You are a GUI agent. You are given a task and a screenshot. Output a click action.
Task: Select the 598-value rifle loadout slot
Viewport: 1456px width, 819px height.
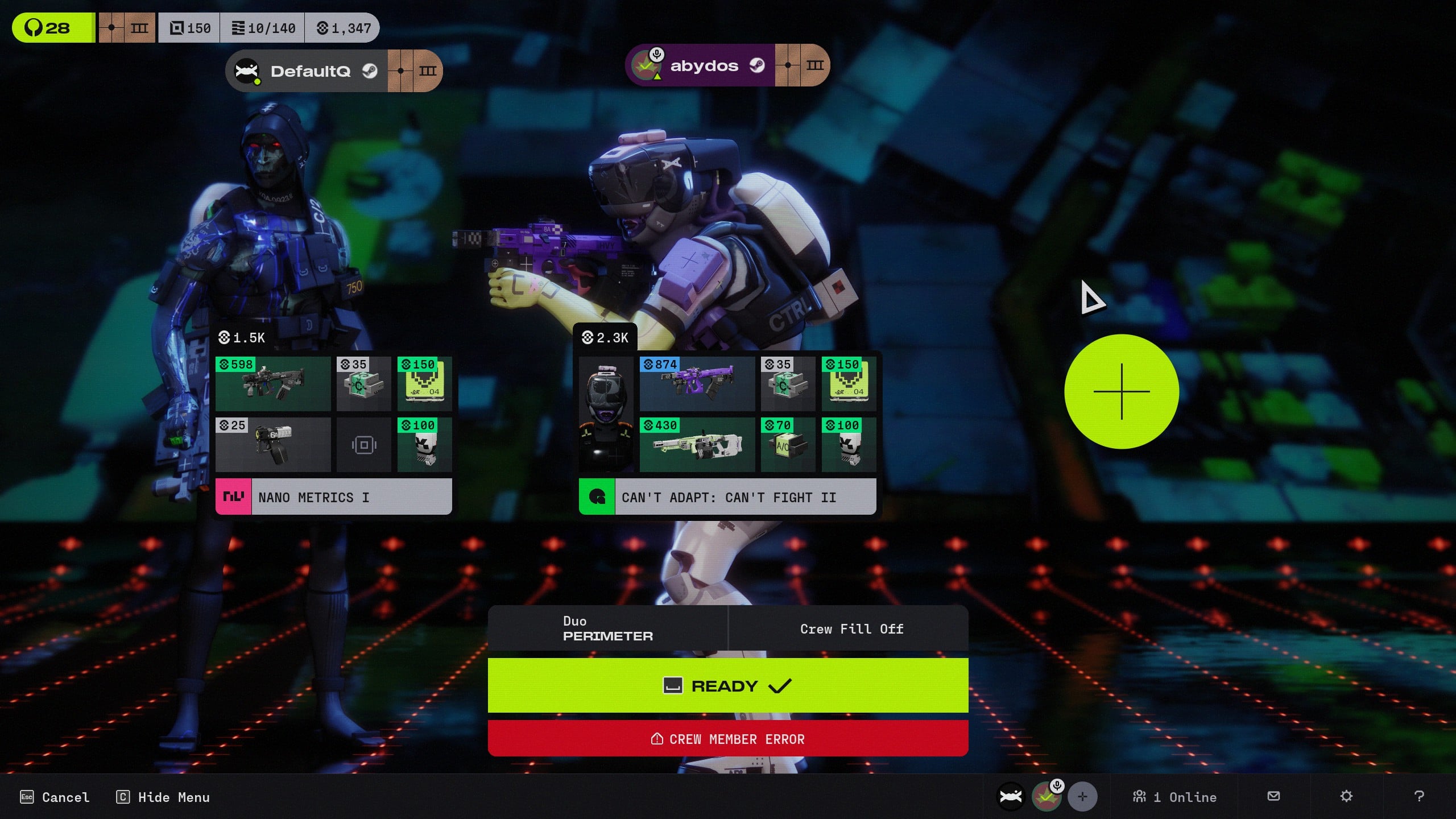coord(273,384)
